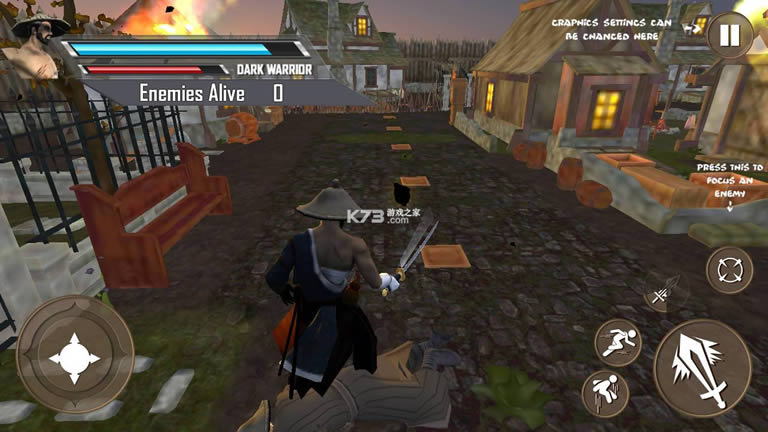Tap the crosshair focus-enemy button
The width and height of the screenshot is (768, 432).
click(x=730, y=270)
